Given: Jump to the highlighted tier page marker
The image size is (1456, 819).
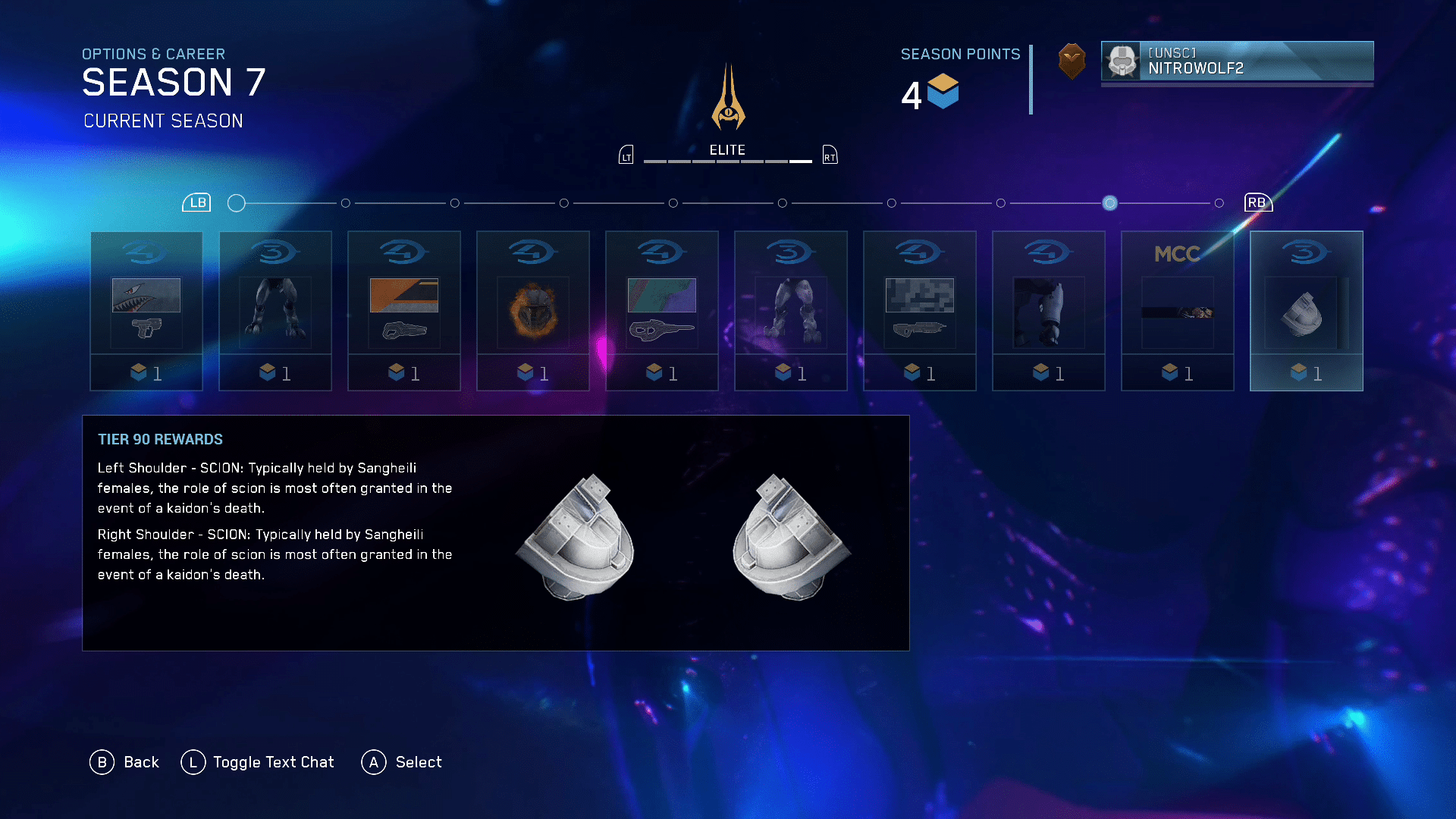Looking at the screenshot, I should click(1109, 203).
